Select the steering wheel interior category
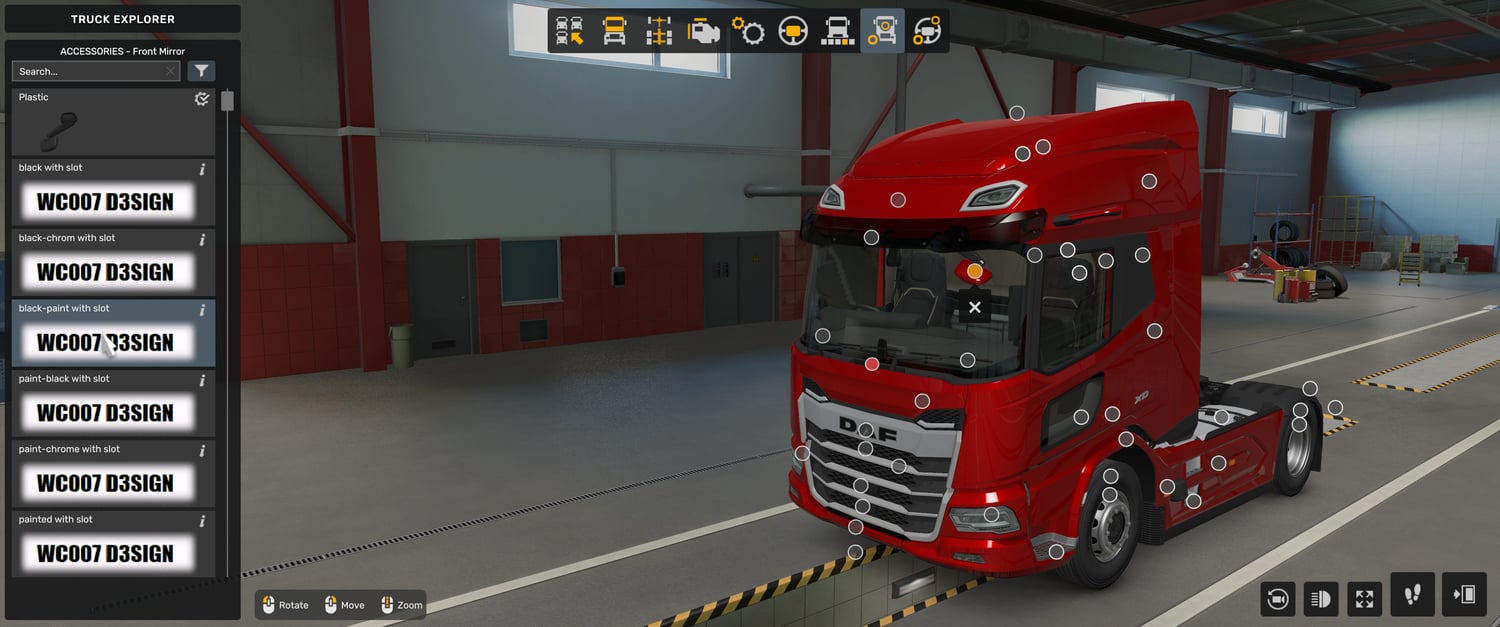Image resolution: width=1500 pixels, height=627 pixels. pyautogui.click(x=793, y=31)
